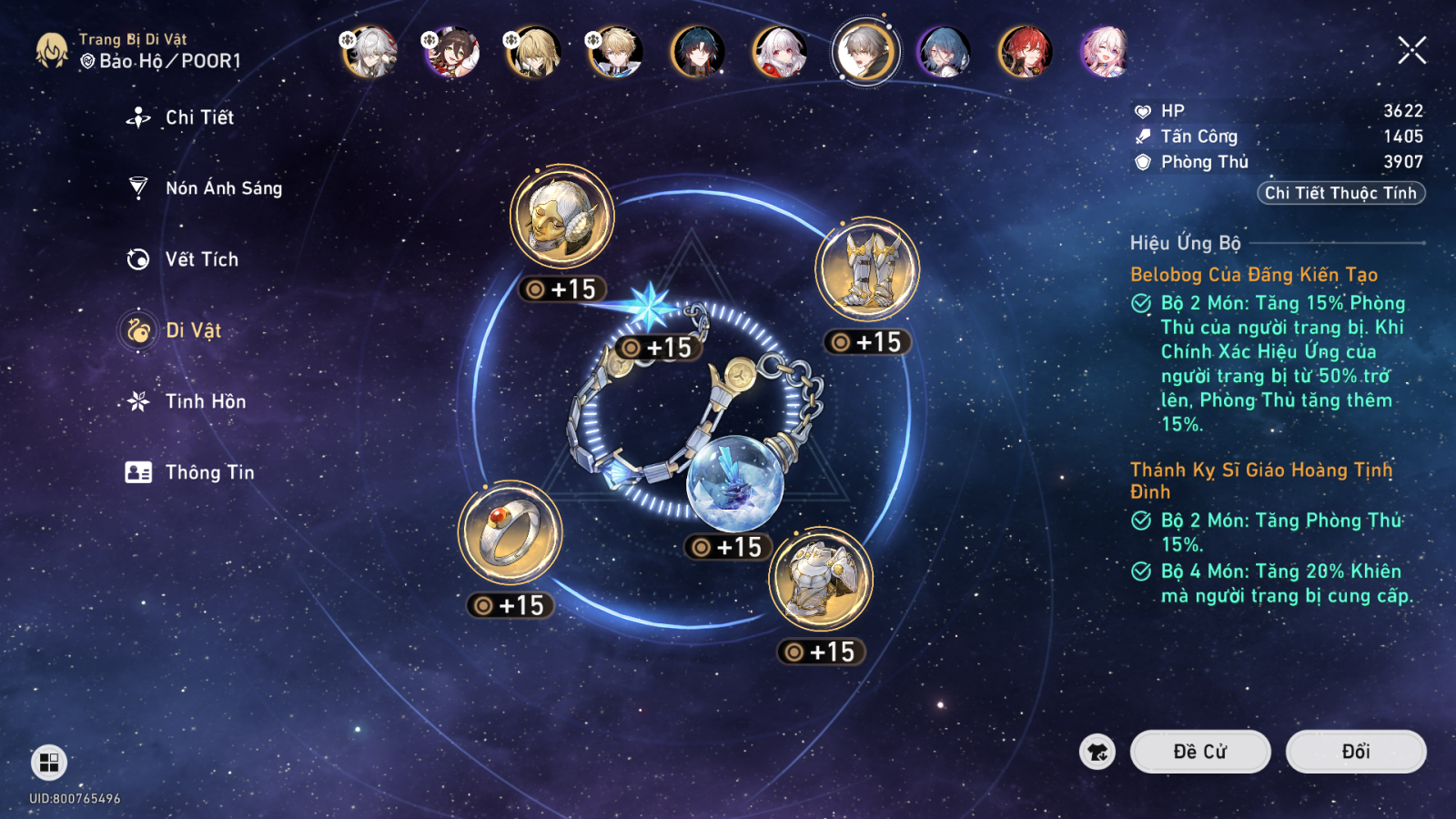Screen dimensions: 1456x819
Task: Select the Vết Tích tab
Action: [201, 259]
